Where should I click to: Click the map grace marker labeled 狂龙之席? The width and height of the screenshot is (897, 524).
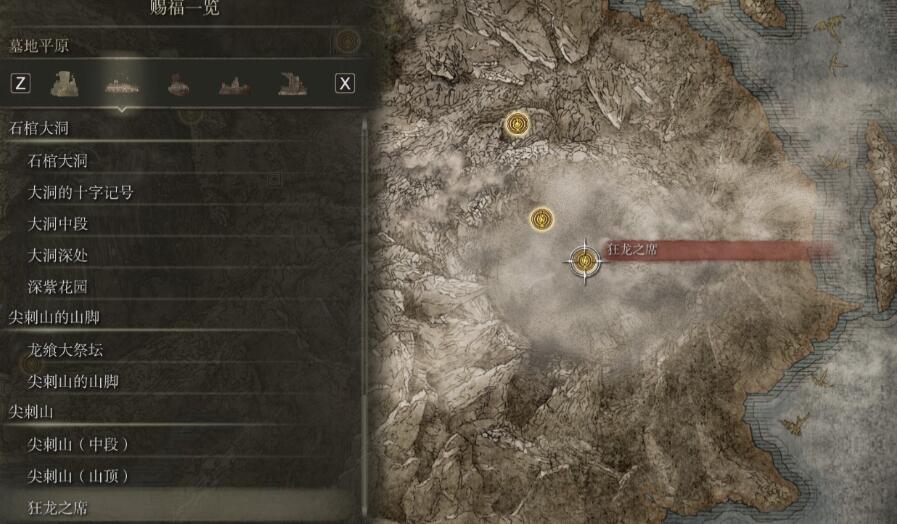(x=583, y=260)
